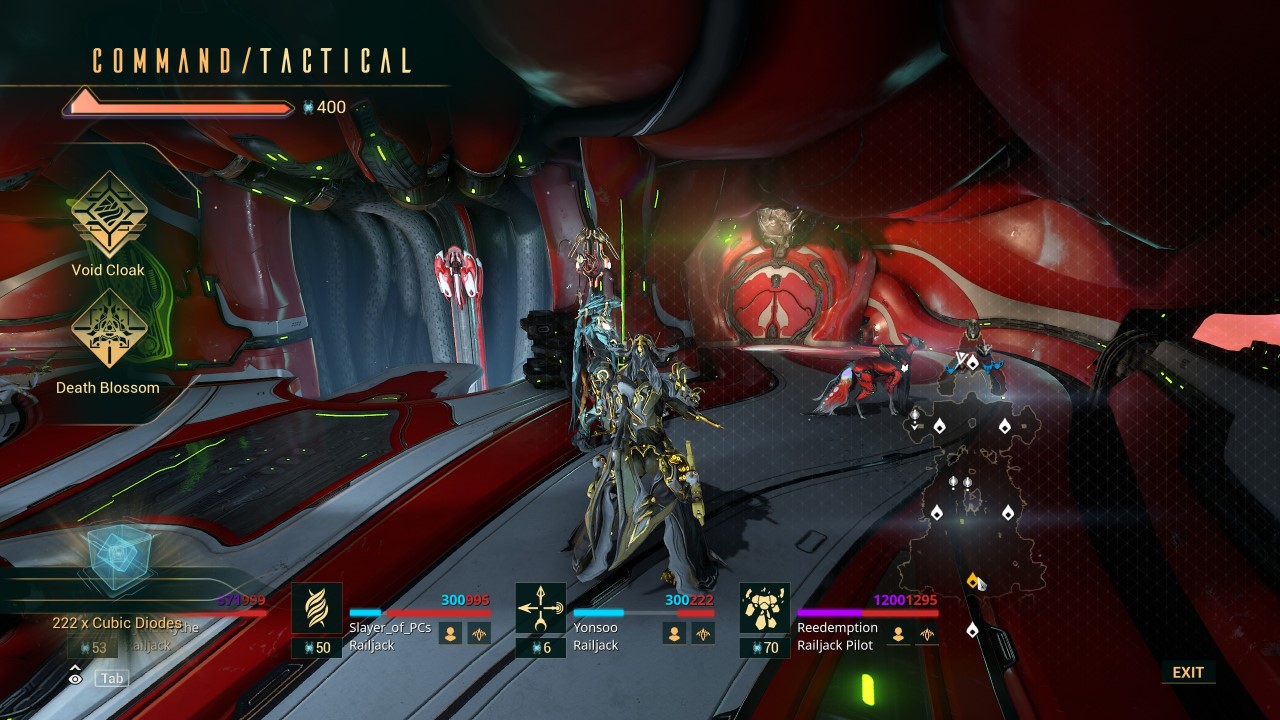This screenshot has width=1280, height=720.
Task: Toggle the eye visibility icon
Action: point(75,678)
